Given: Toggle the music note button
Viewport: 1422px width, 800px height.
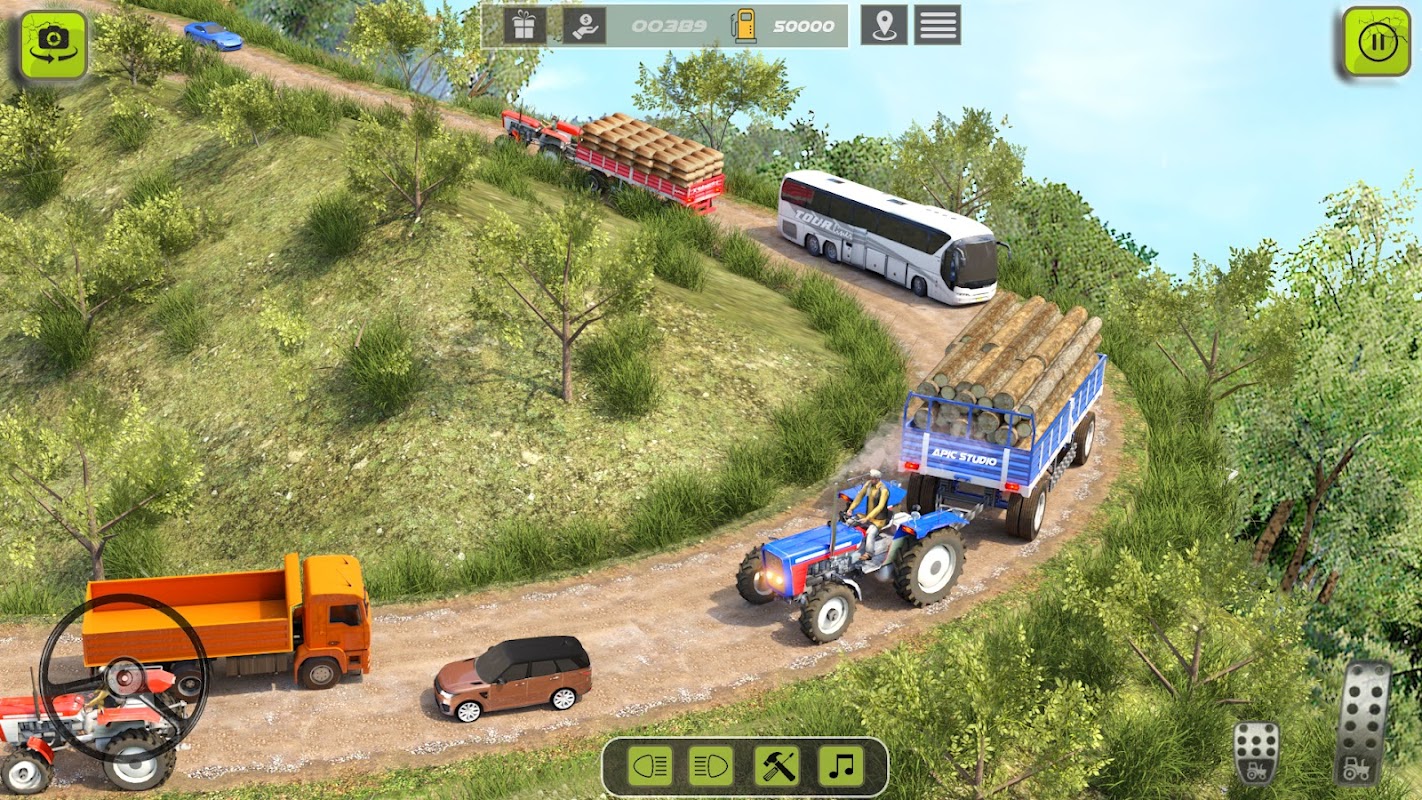Looking at the screenshot, I should point(841,767).
